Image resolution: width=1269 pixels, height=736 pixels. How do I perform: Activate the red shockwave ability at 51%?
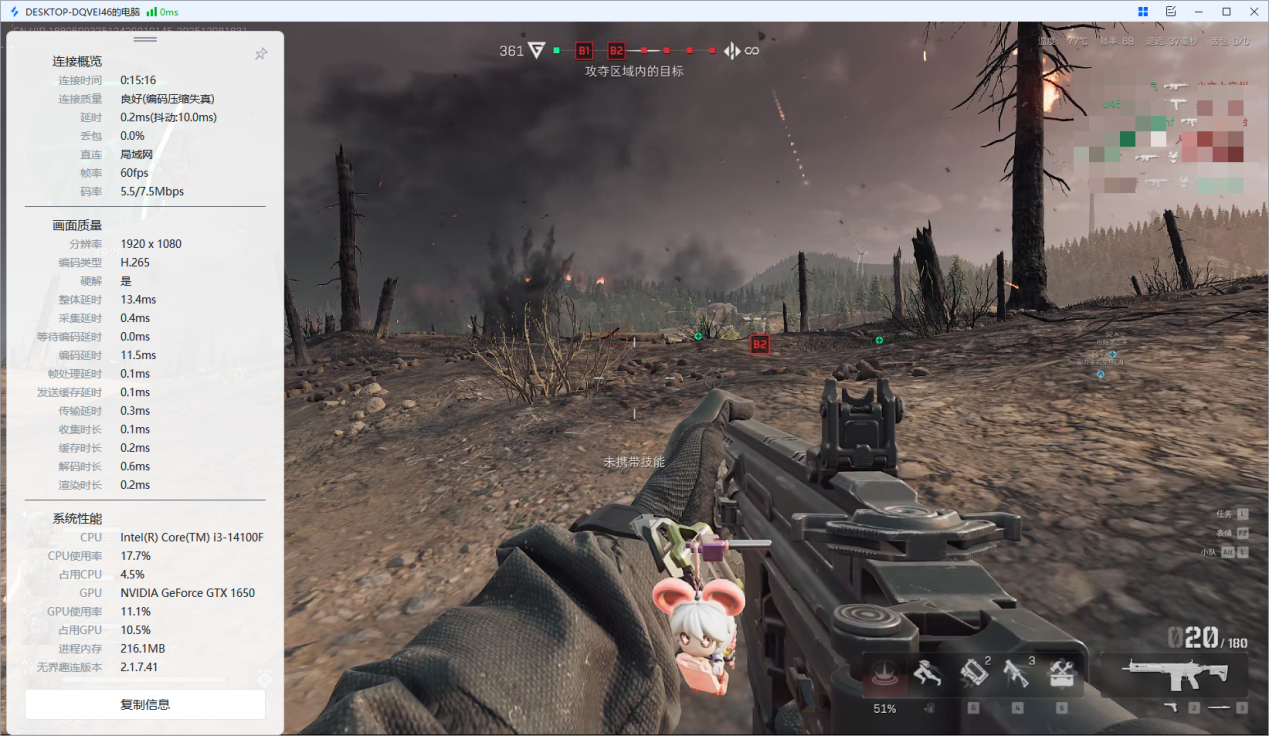pos(884,675)
